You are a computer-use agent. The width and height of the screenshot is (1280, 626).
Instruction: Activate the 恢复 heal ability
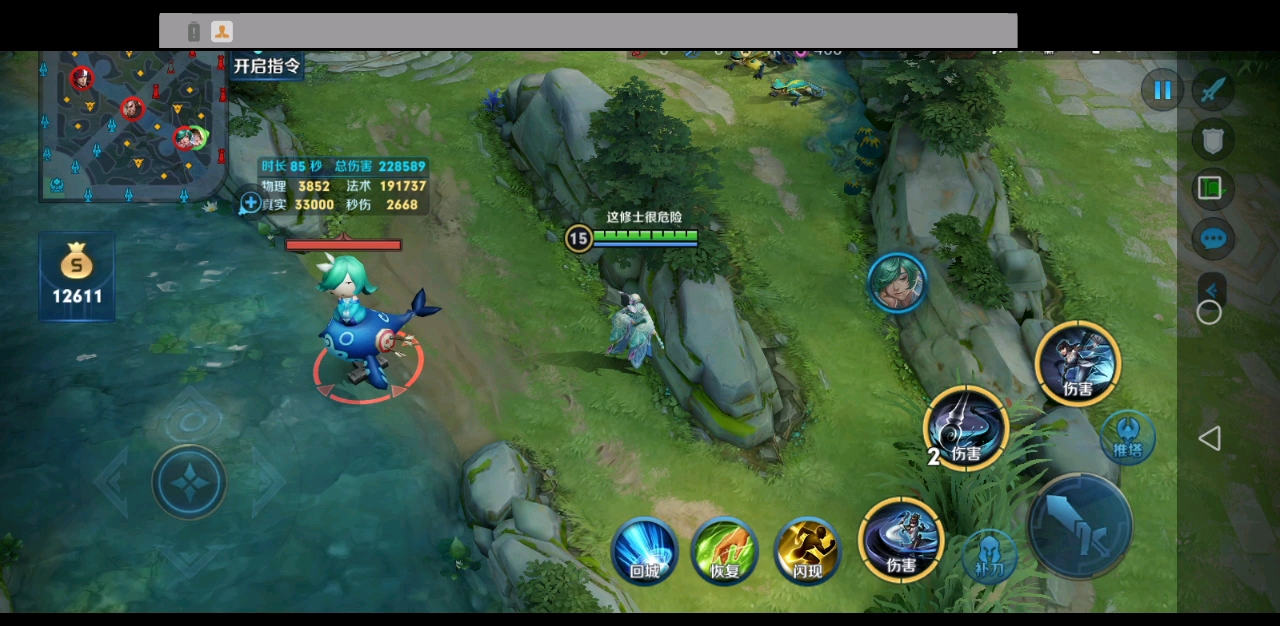point(724,550)
